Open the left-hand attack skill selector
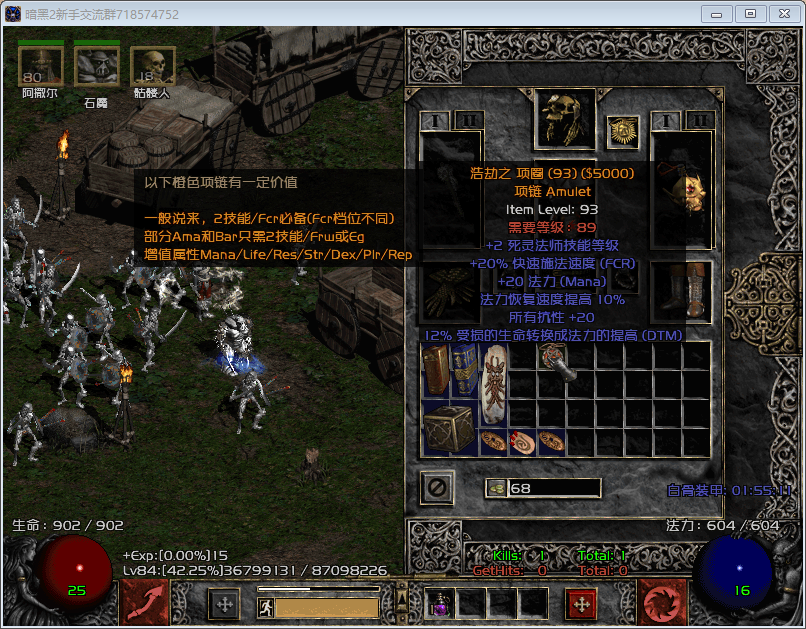 tap(145, 602)
